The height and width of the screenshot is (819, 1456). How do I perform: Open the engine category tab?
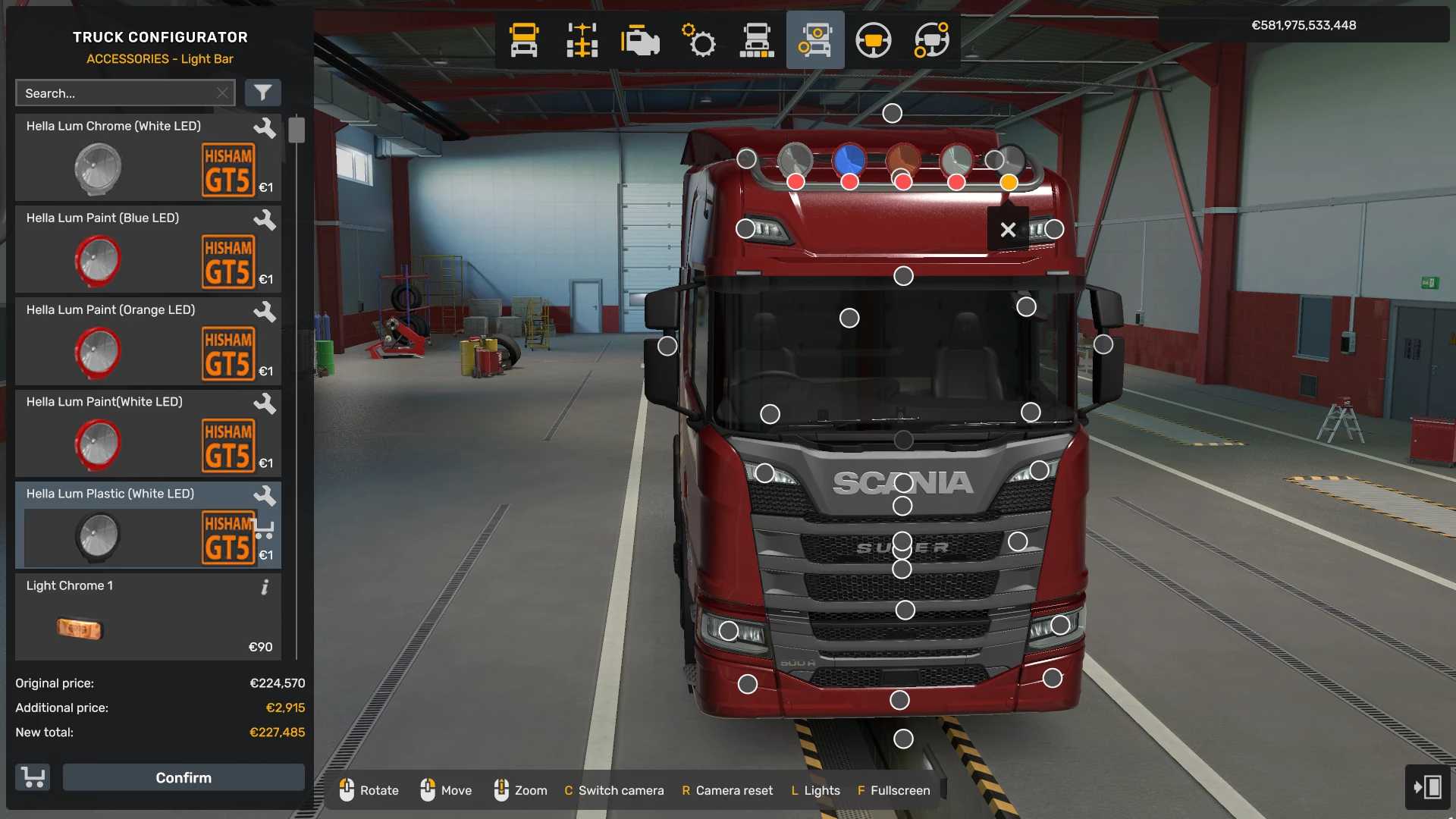click(640, 40)
